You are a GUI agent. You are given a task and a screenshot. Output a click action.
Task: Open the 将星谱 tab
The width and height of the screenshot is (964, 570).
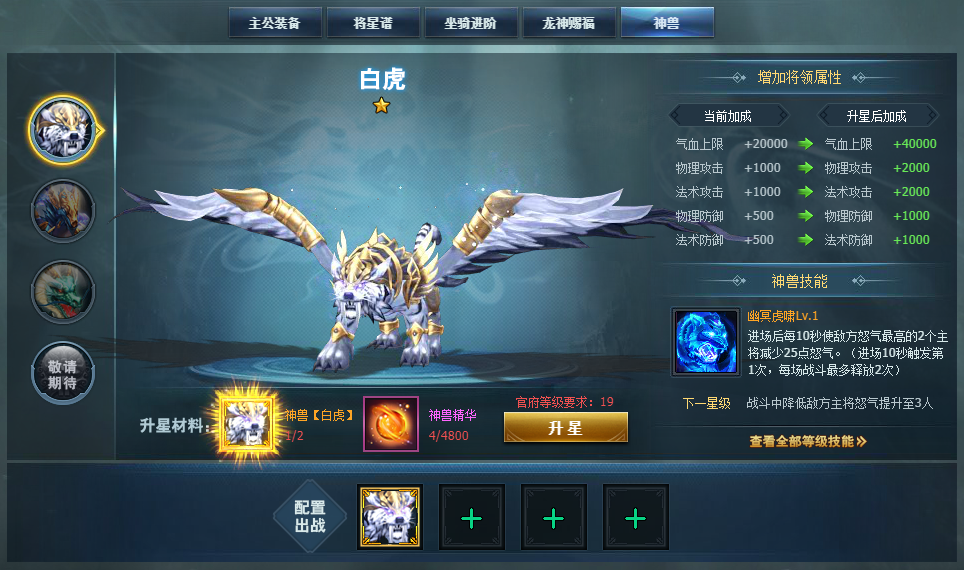372,23
